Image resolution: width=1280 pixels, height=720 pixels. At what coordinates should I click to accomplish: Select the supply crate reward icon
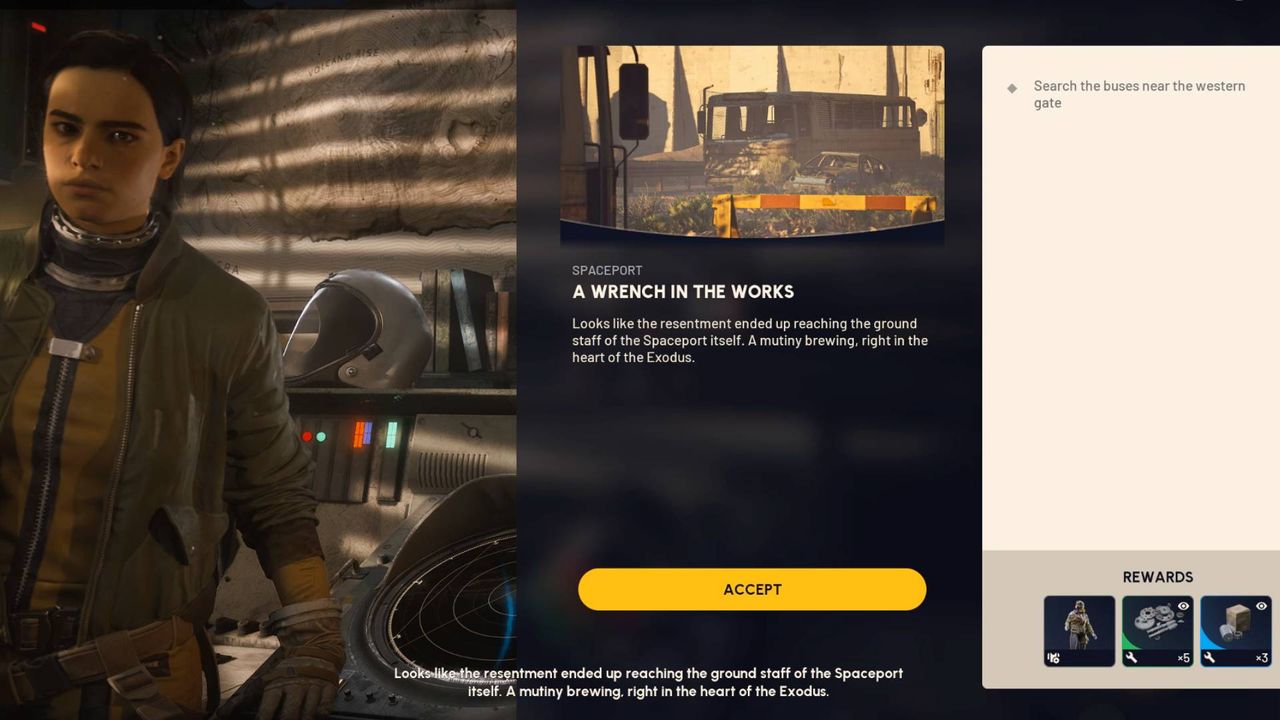(1235, 620)
